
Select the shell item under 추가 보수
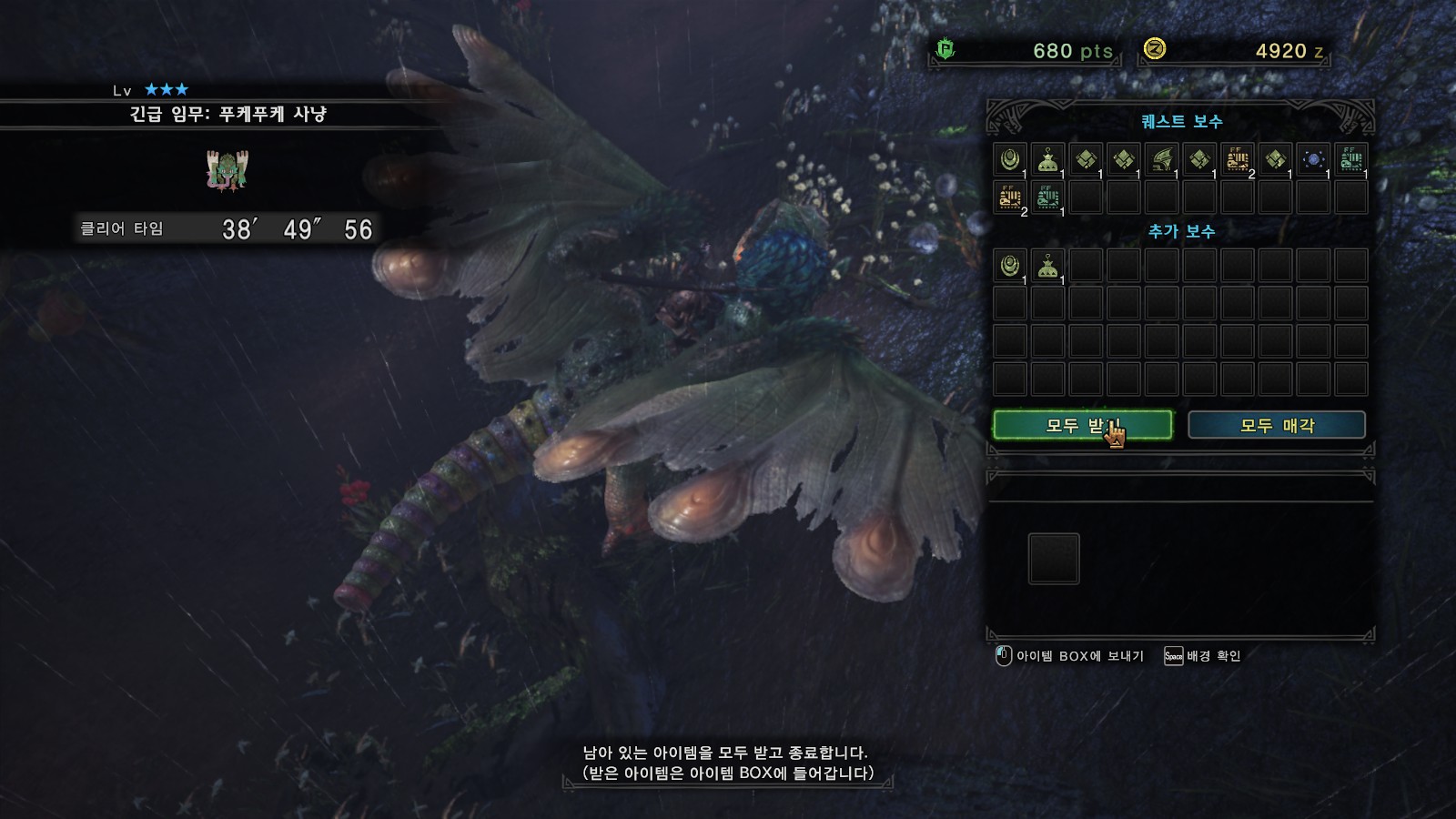tap(1009, 266)
